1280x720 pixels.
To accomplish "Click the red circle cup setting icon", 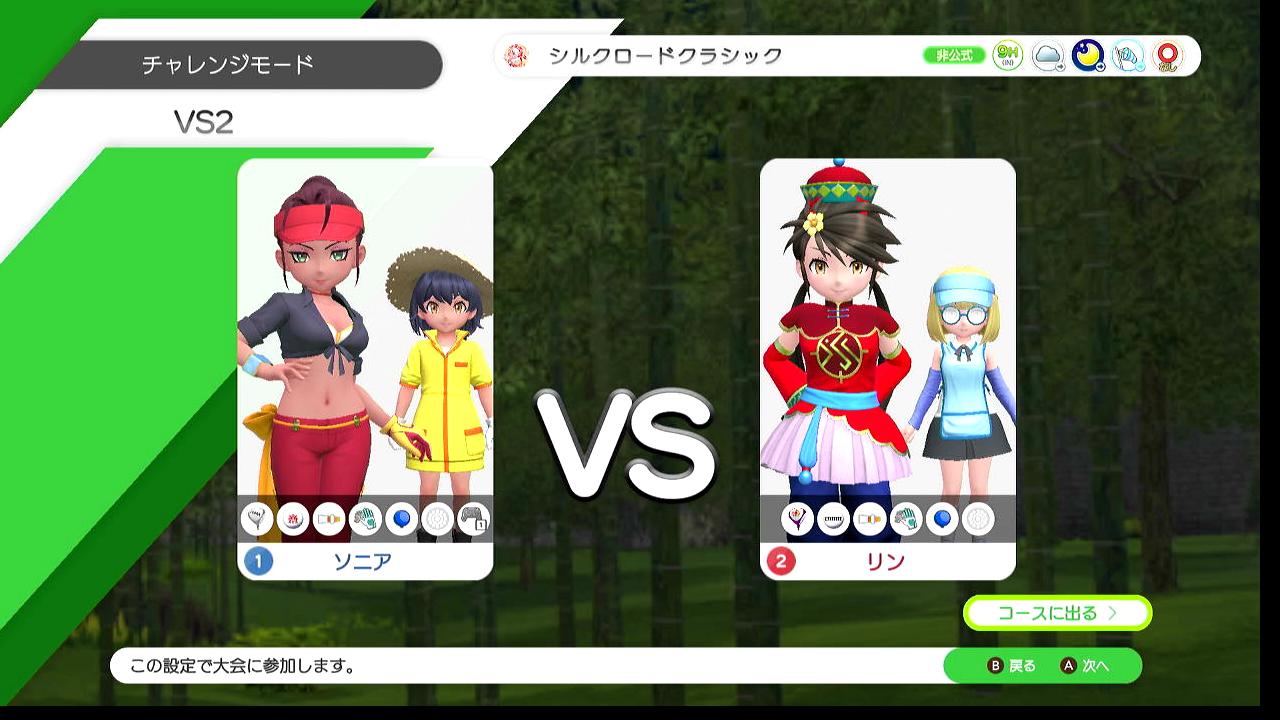I will coord(1167,56).
